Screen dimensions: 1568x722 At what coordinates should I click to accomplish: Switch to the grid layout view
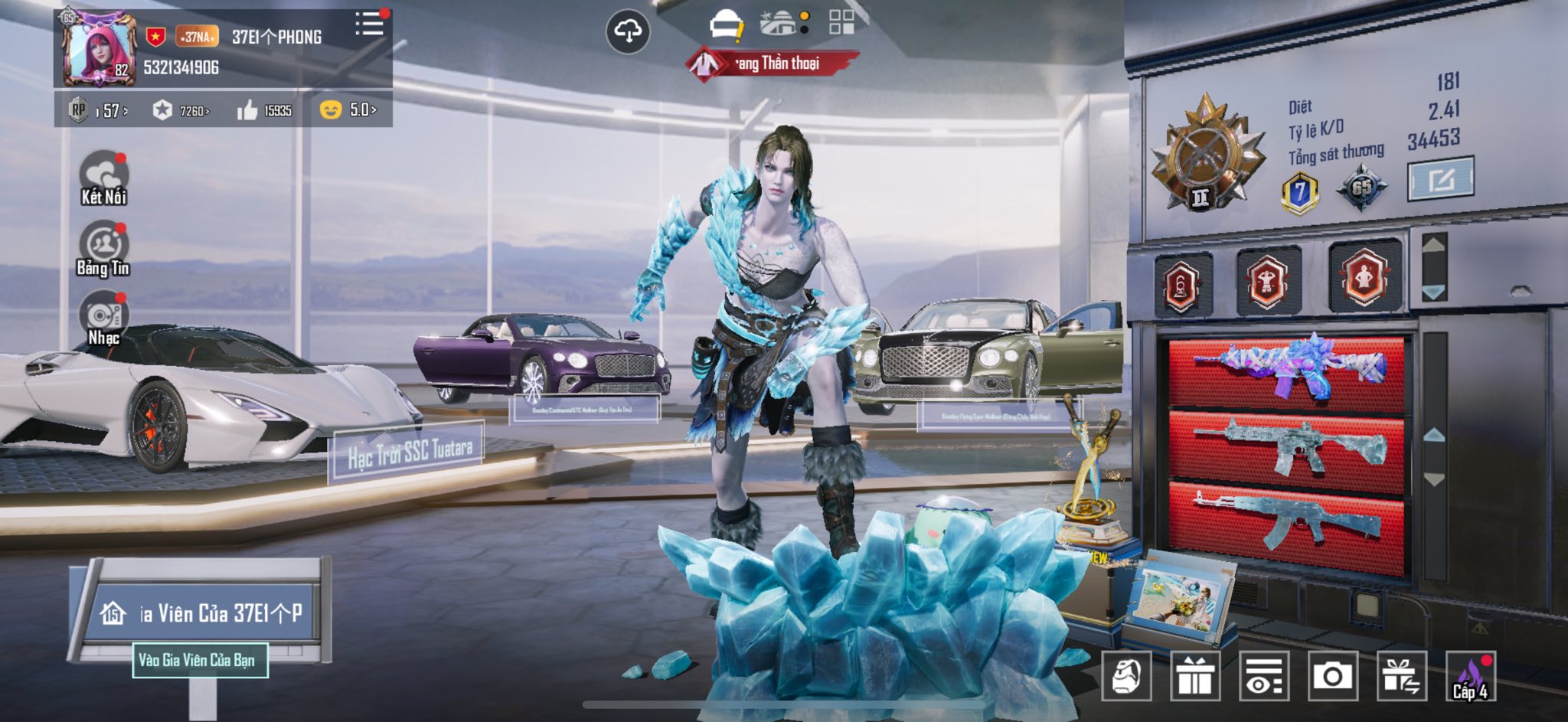[841, 22]
